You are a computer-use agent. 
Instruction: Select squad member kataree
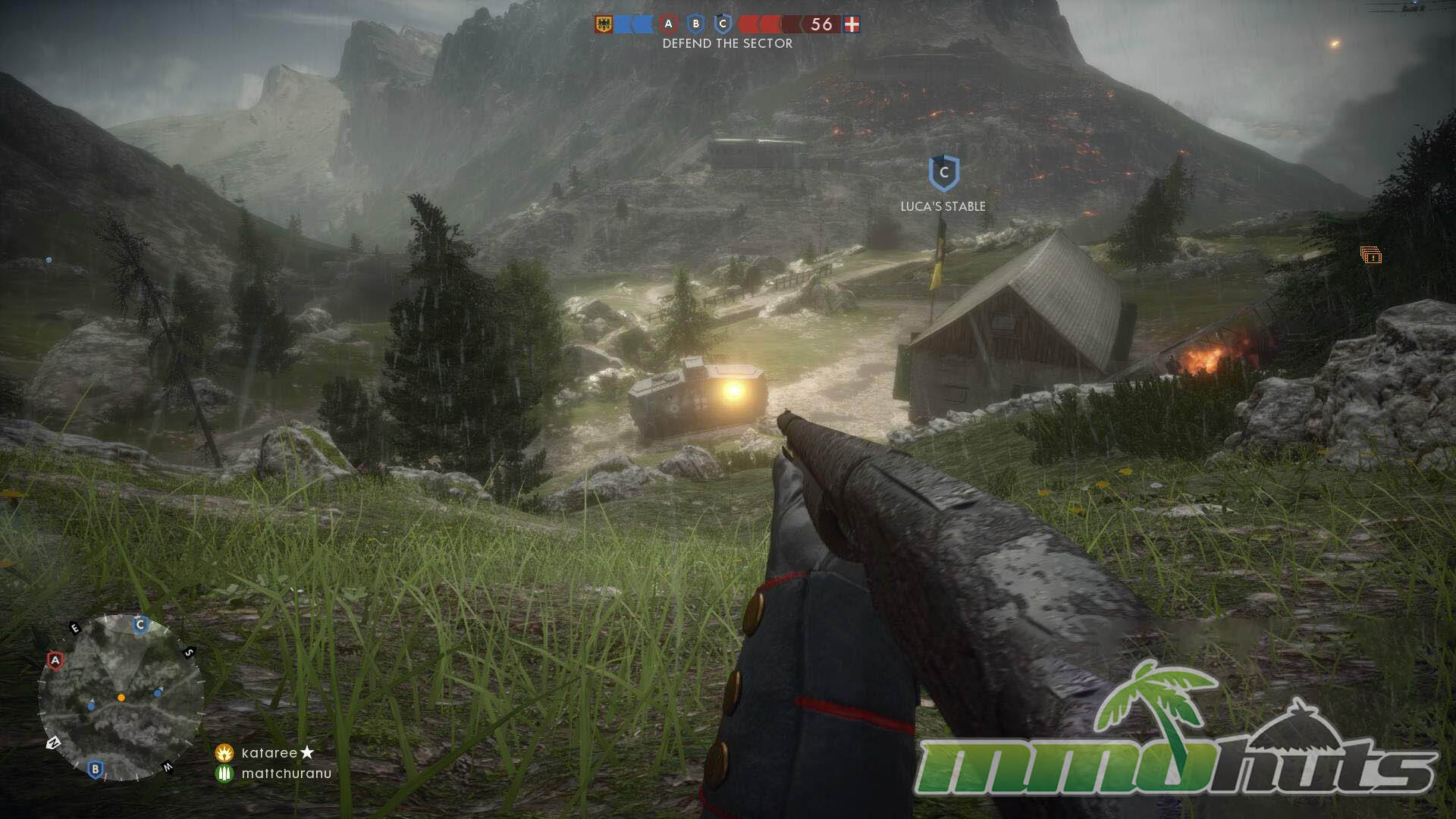click(269, 753)
